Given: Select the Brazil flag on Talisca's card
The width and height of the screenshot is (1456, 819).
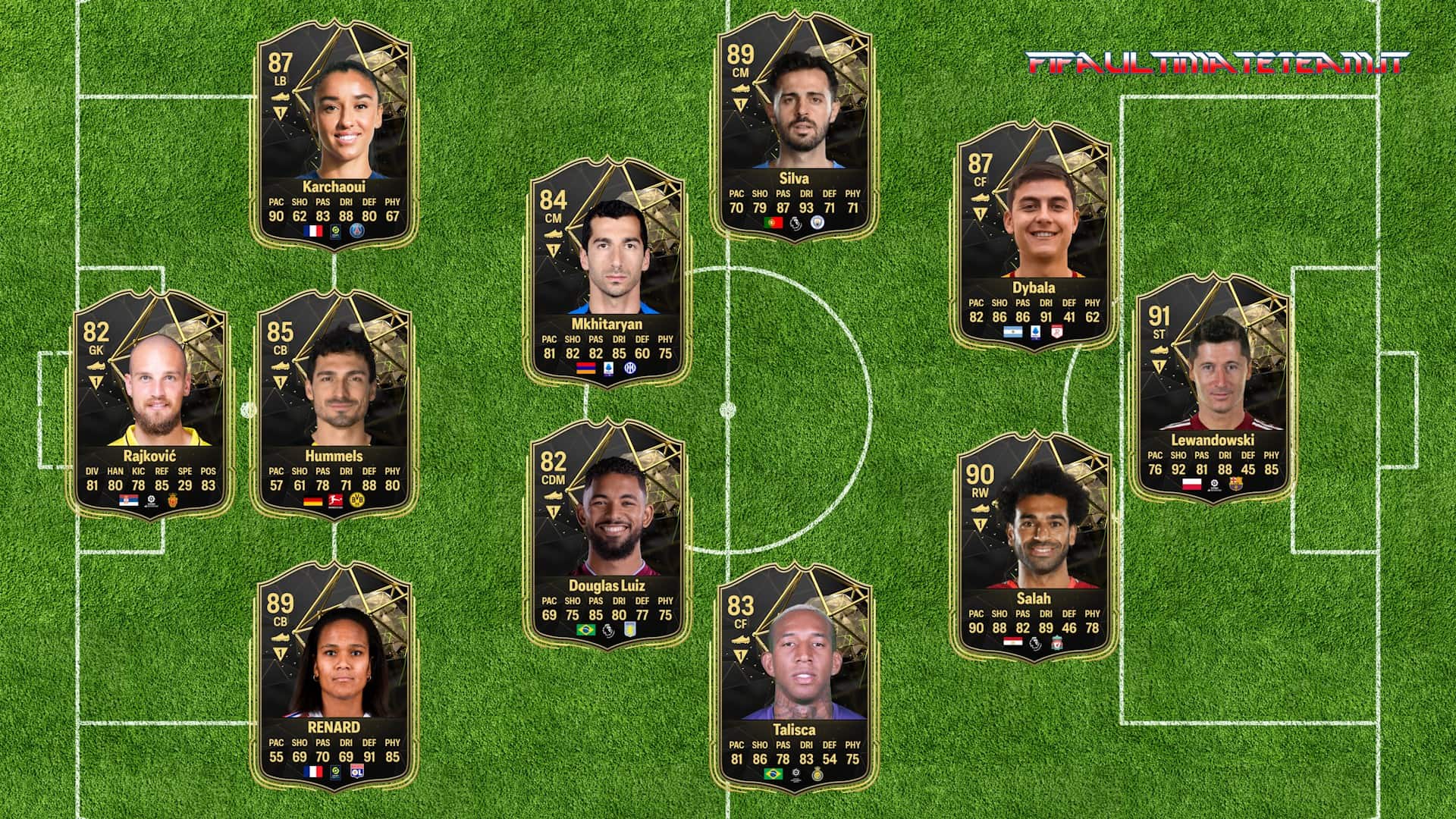Looking at the screenshot, I should pyautogui.click(x=773, y=774).
